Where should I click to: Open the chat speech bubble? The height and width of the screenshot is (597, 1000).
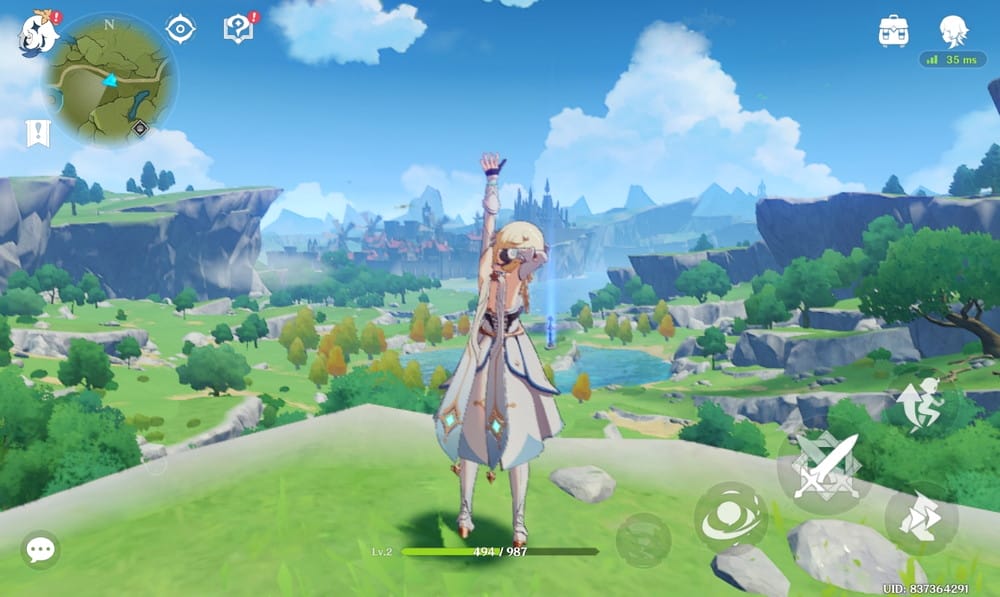pyautogui.click(x=40, y=549)
